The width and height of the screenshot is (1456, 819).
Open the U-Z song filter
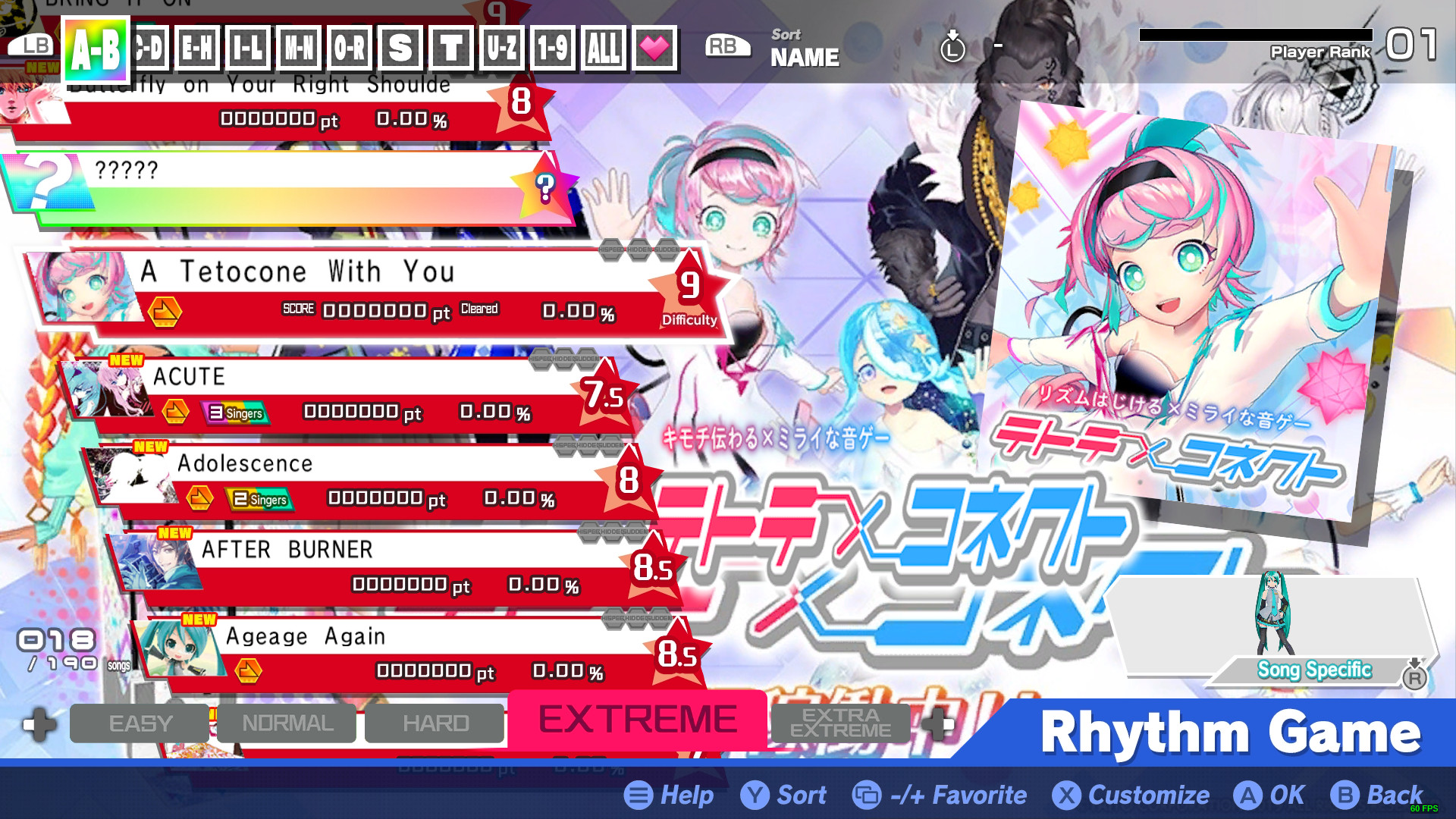pyautogui.click(x=502, y=48)
